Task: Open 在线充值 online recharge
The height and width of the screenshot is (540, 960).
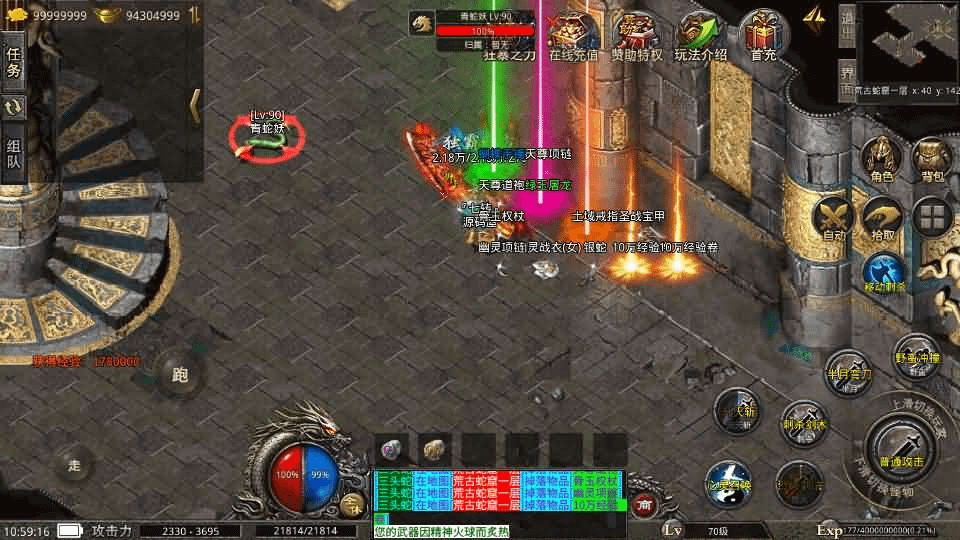Action: pyautogui.click(x=573, y=37)
